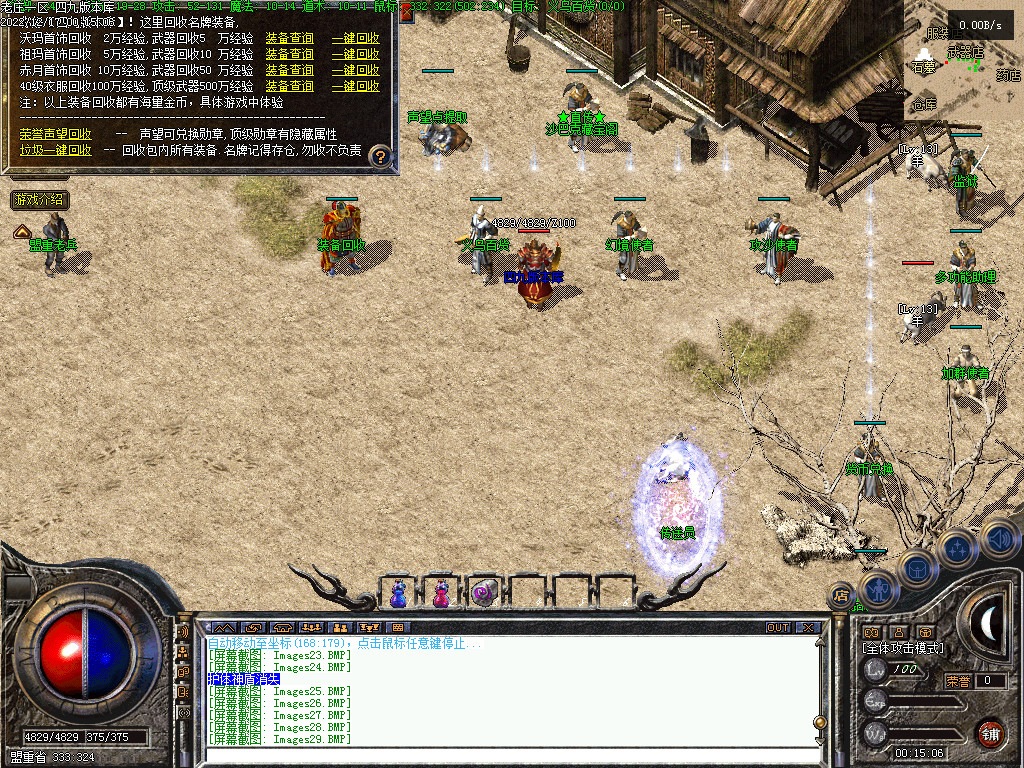
Task: Open the skills sparkle round button
Action: (957, 549)
